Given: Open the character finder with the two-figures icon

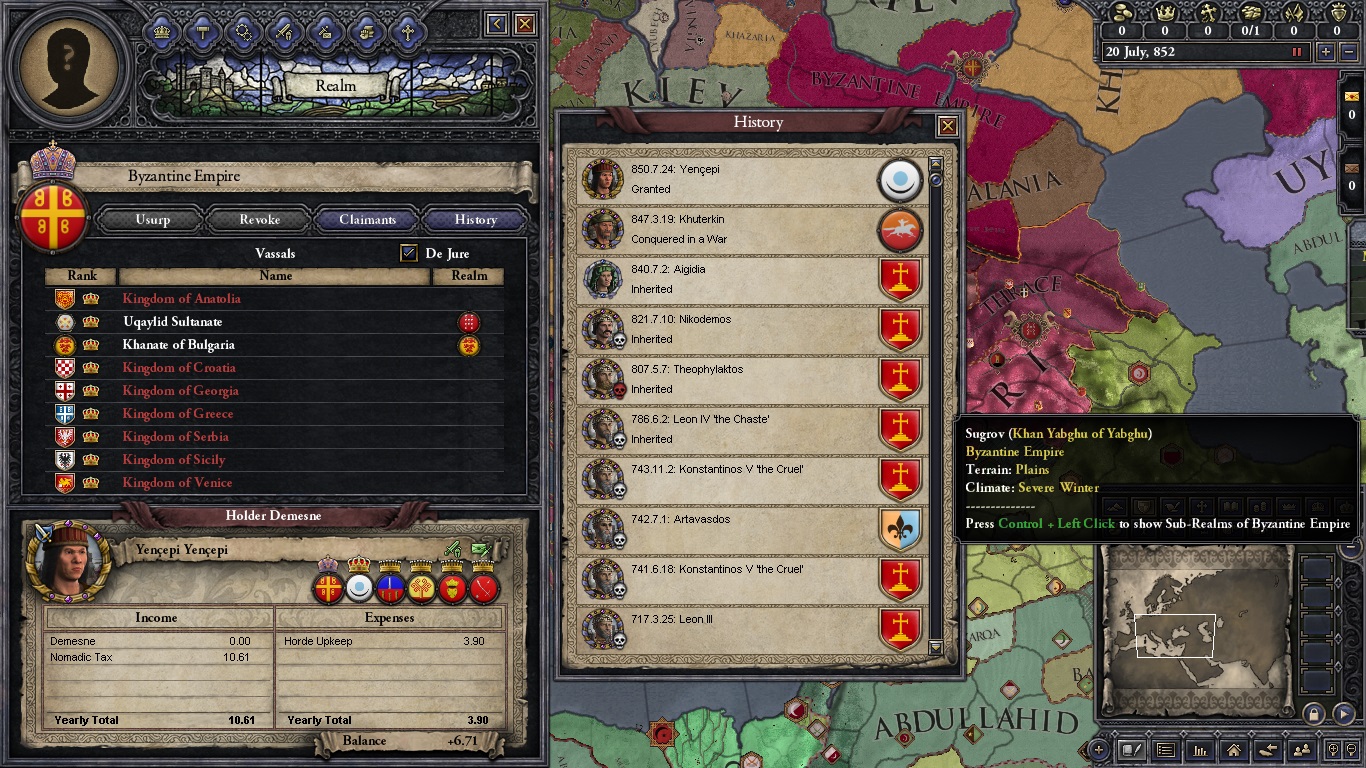Looking at the screenshot, I should (1302, 750).
